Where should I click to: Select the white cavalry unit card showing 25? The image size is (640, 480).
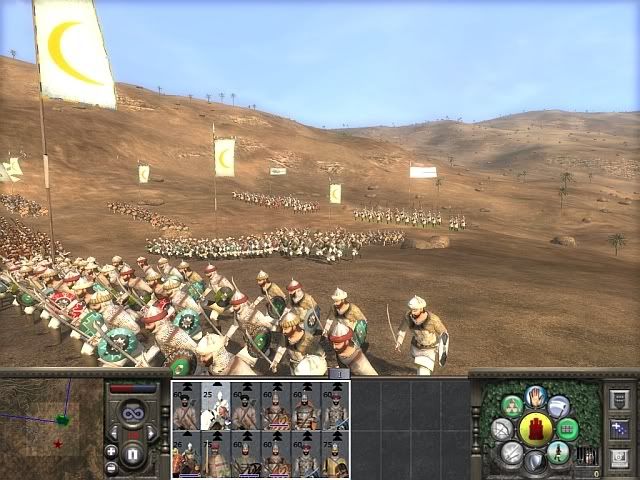pyautogui.click(x=216, y=405)
